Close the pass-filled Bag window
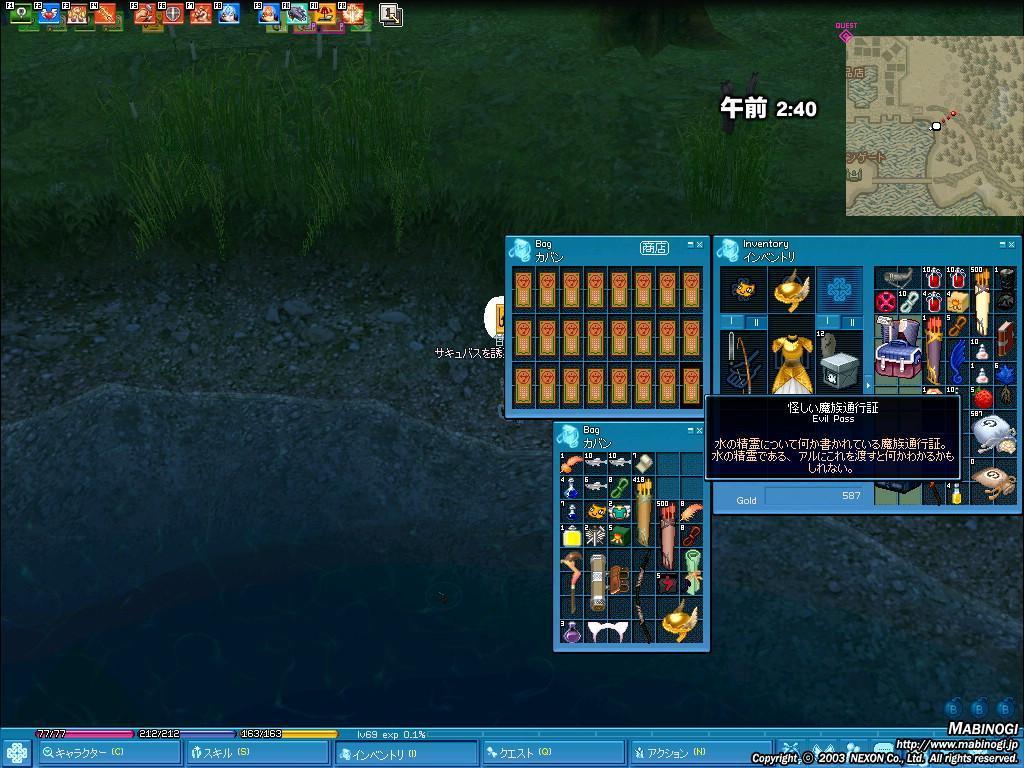This screenshot has height=768, width=1024. pyautogui.click(x=699, y=244)
